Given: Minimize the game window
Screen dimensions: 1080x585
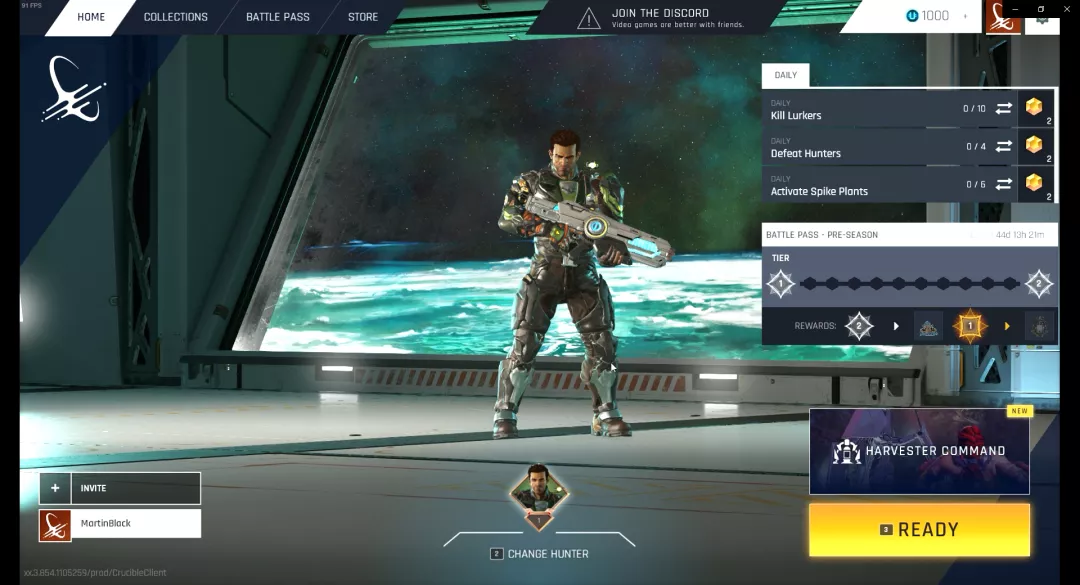Looking at the screenshot, I should pyautogui.click(x=1015, y=9).
